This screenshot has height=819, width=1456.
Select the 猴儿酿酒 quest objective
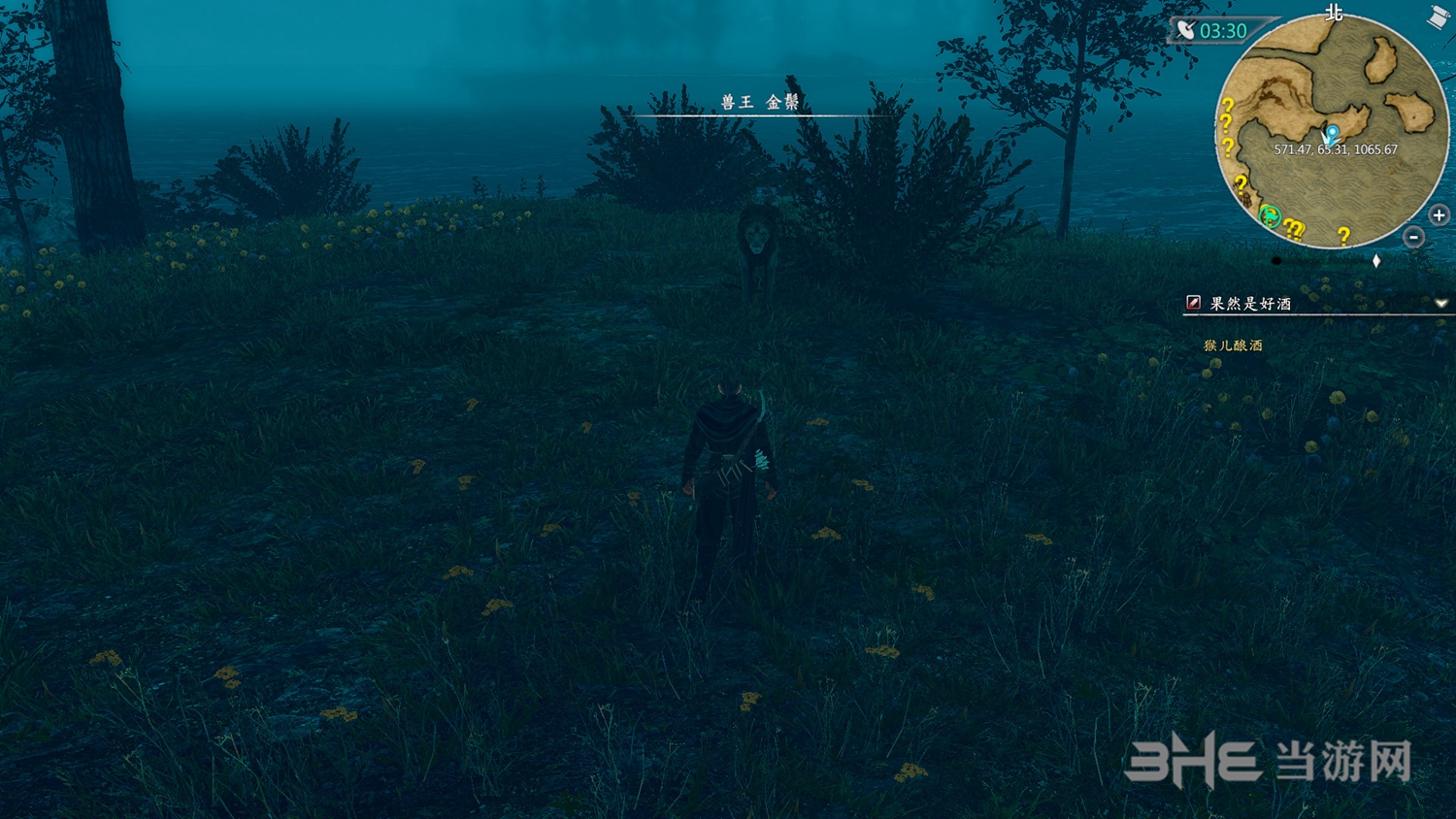click(x=1233, y=345)
